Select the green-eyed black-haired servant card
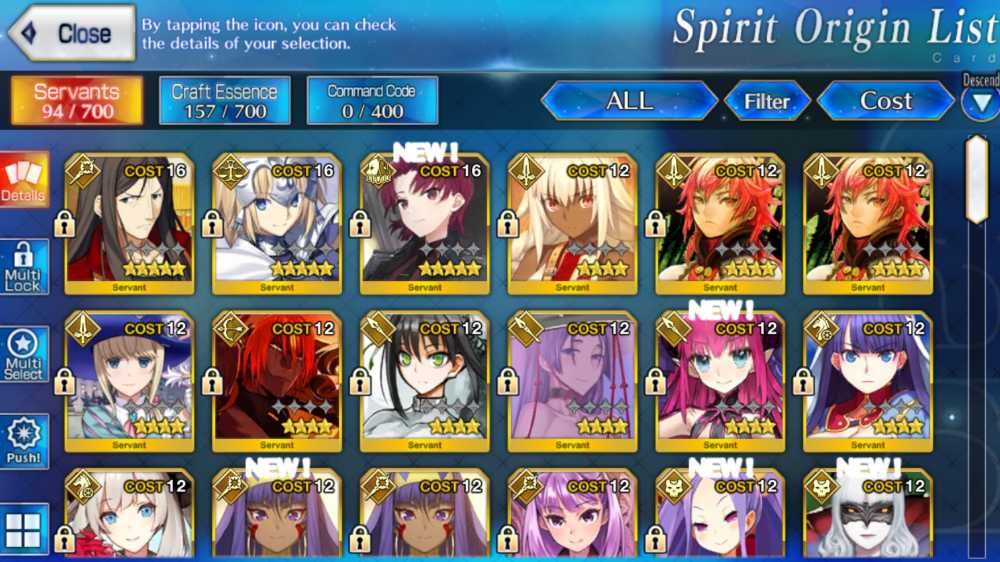1000x562 pixels. point(425,381)
